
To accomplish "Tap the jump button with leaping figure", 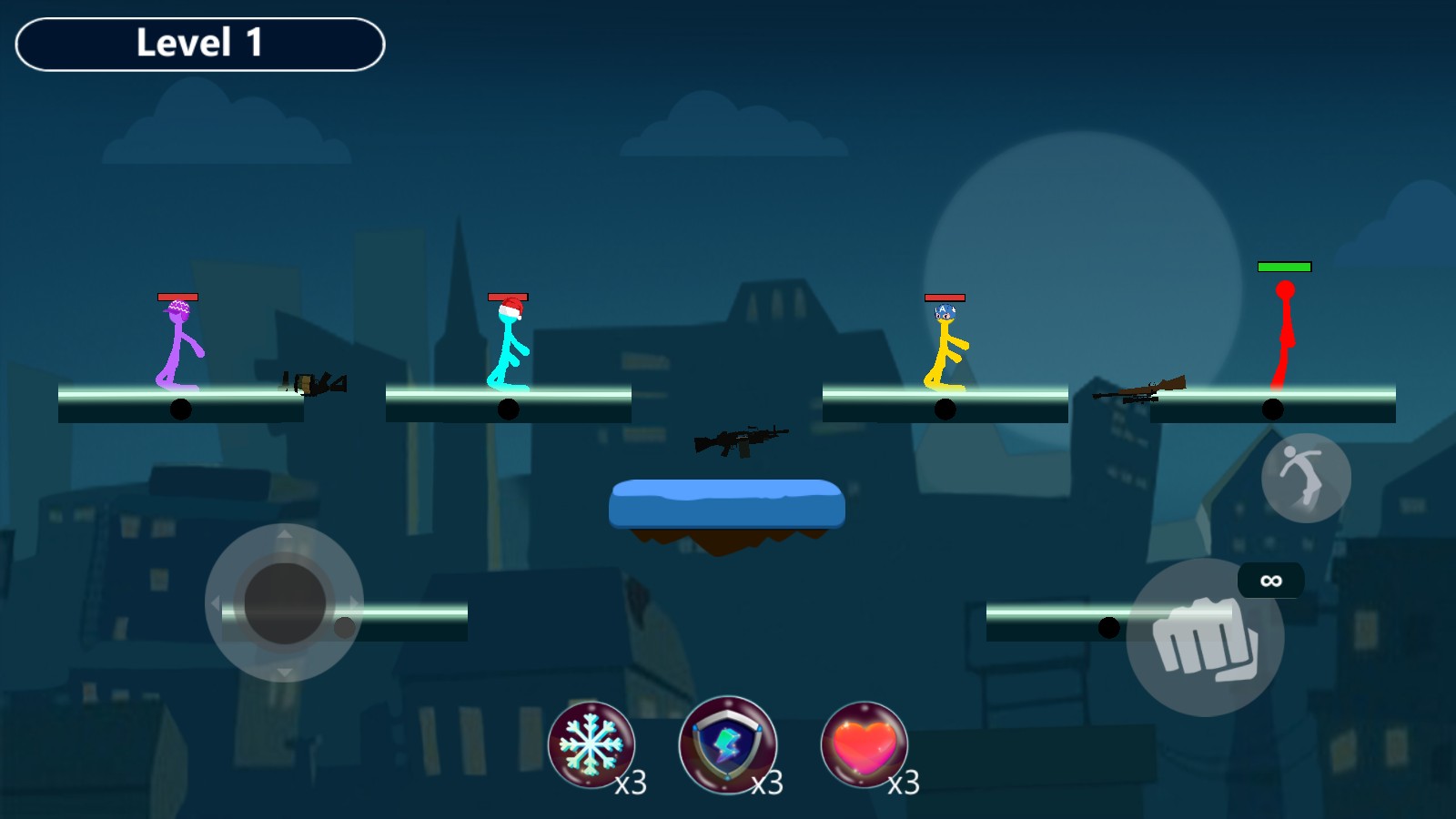I will (1306, 478).
